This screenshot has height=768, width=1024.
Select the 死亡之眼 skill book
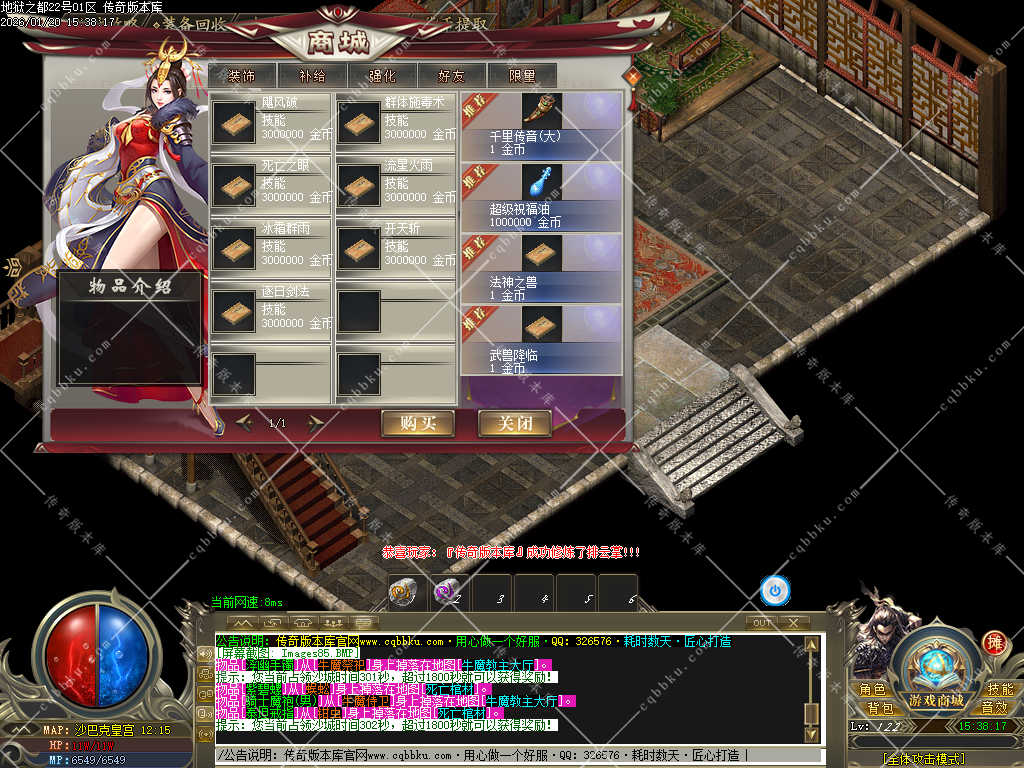[234, 184]
